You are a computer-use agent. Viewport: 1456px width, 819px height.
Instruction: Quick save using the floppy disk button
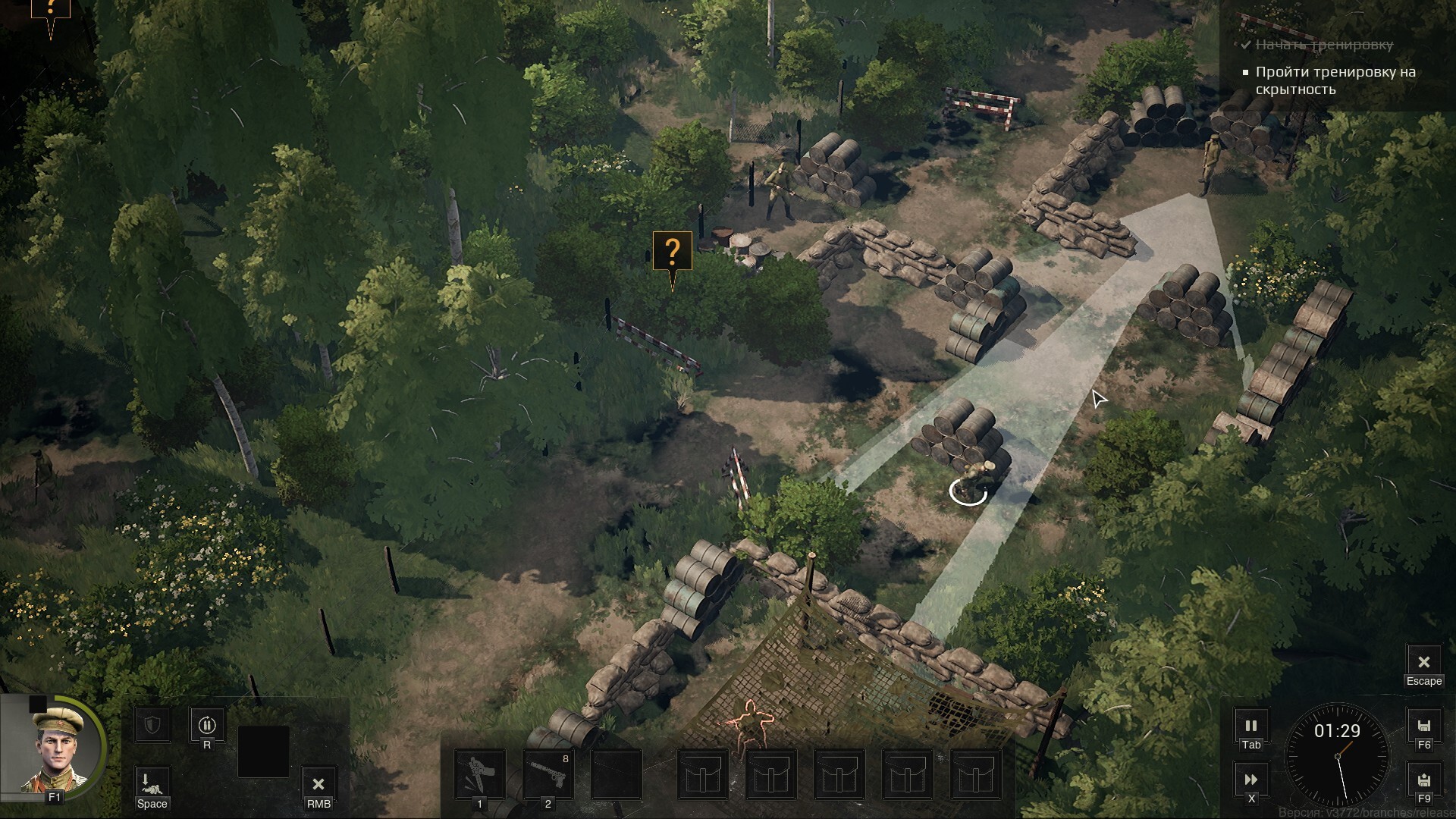pyautogui.click(x=1423, y=726)
